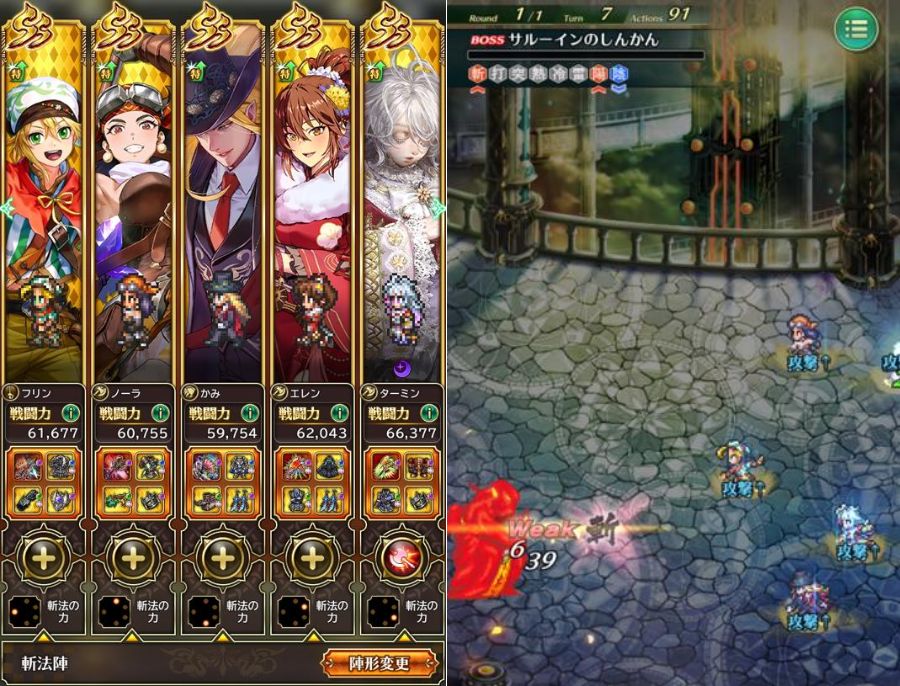Add an ability to エレン's plus slot
The width and height of the screenshot is (900, 686).
tap(311, 558)
